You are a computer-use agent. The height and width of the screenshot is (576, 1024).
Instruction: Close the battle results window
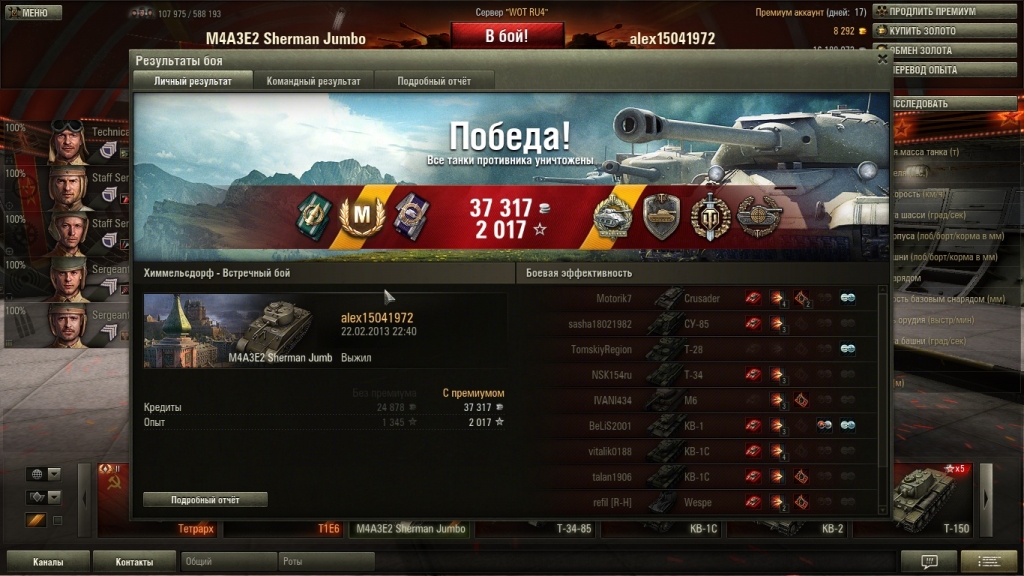click(882, 59)
